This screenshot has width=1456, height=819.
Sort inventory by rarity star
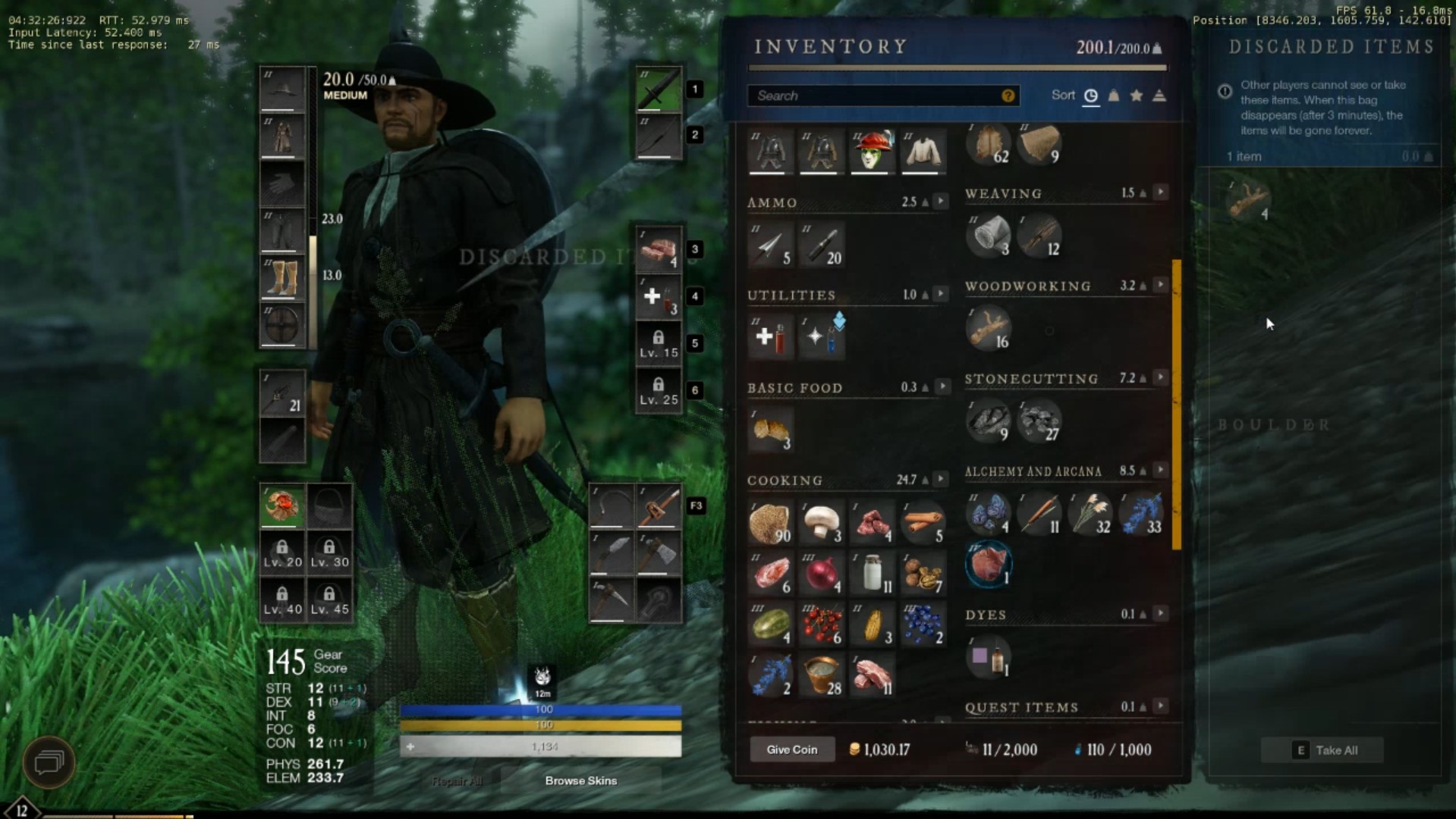[1136, 96]
